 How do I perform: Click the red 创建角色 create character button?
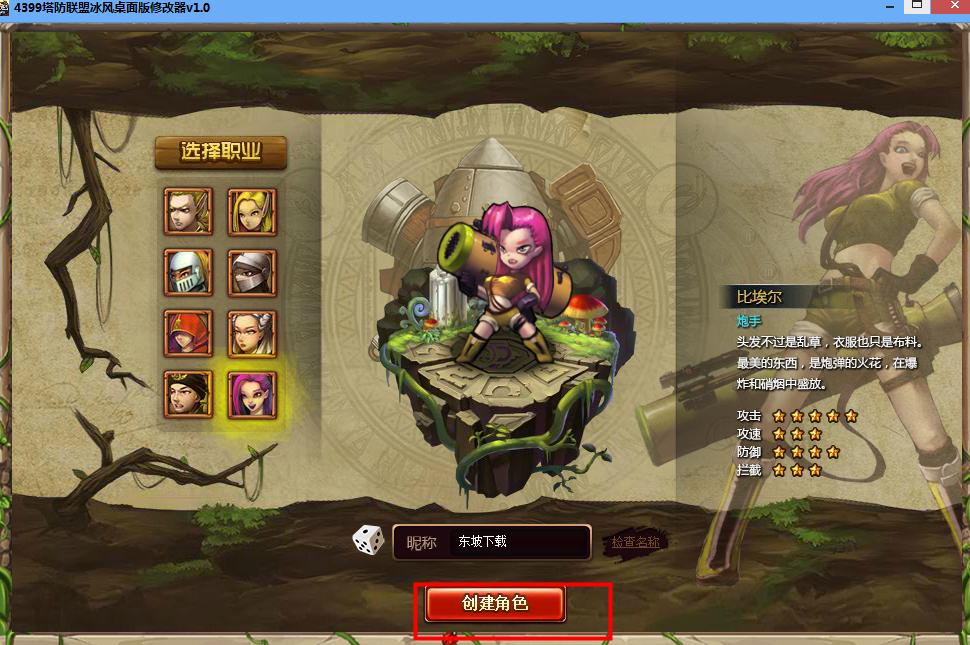click(495, 604)
